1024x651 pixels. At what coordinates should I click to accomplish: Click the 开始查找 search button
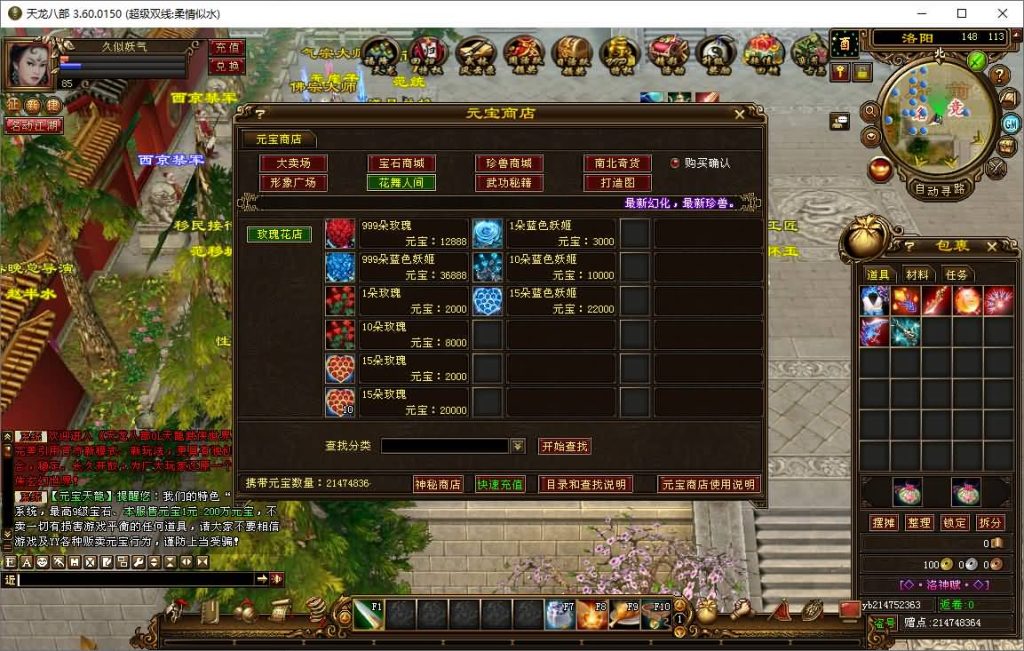pyautogui.click(x=564, y=446)
